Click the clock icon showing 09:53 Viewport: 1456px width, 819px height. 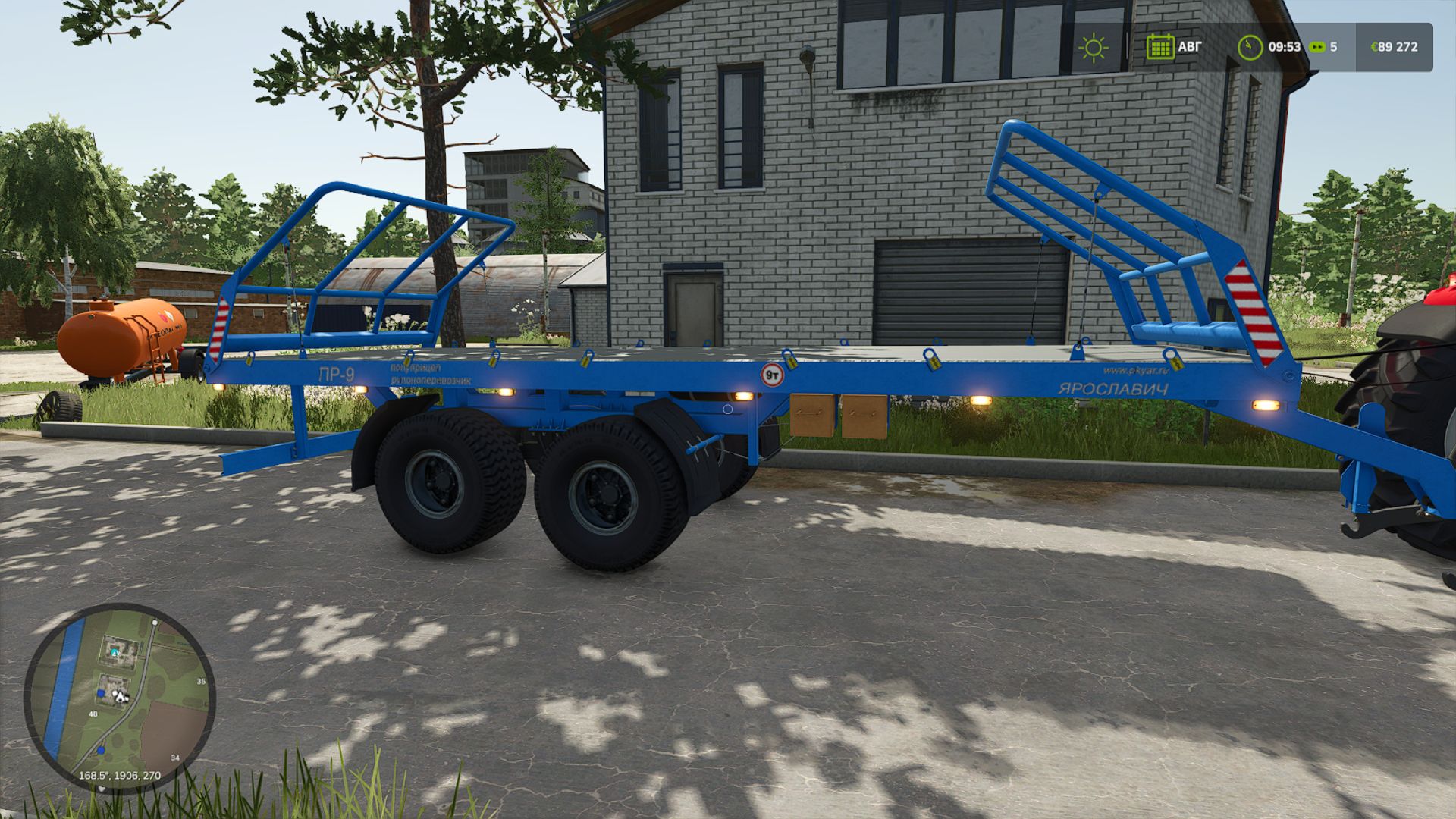[x=1250, y=47]
